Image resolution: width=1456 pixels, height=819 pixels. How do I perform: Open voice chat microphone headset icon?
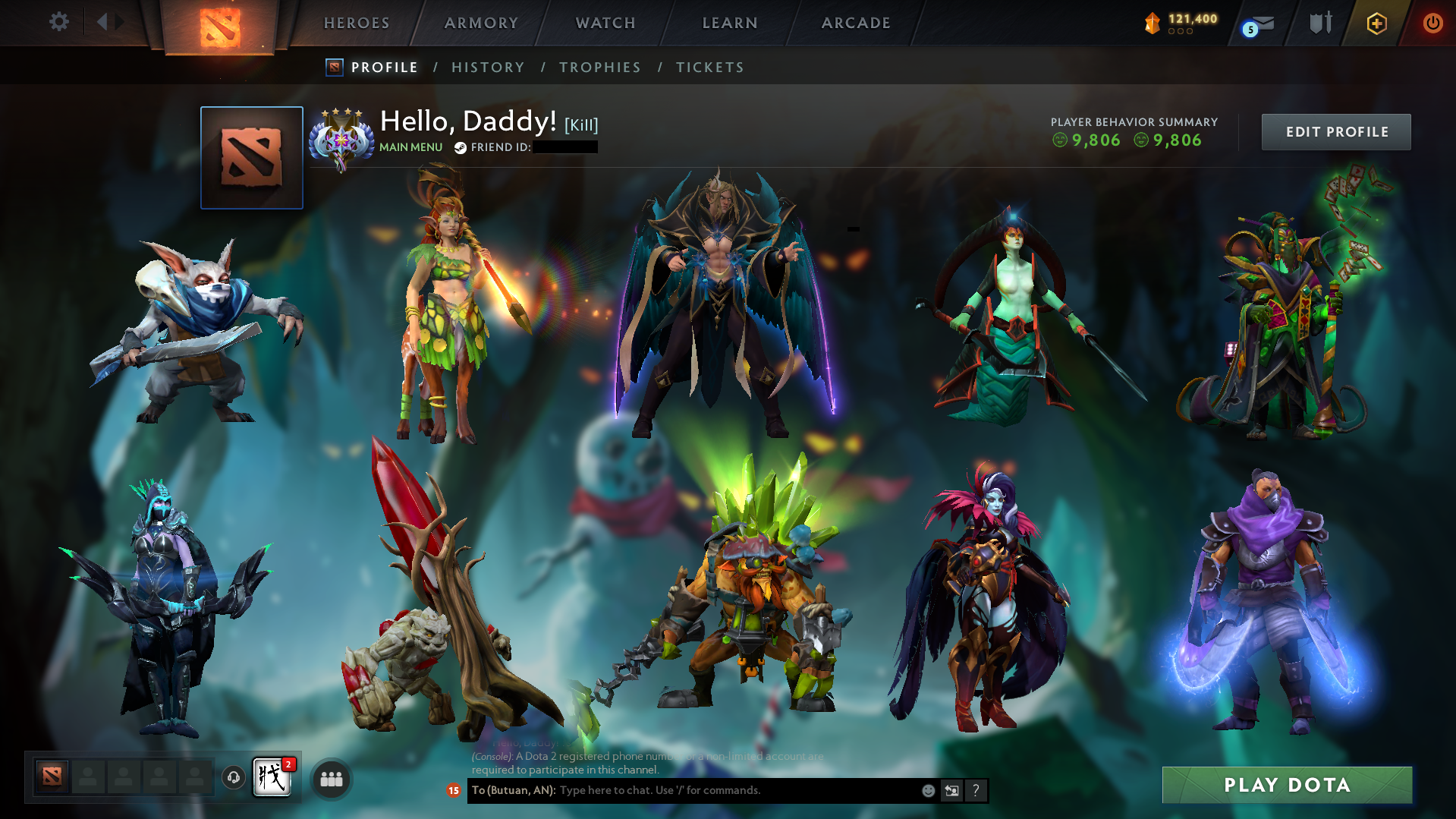232,778
